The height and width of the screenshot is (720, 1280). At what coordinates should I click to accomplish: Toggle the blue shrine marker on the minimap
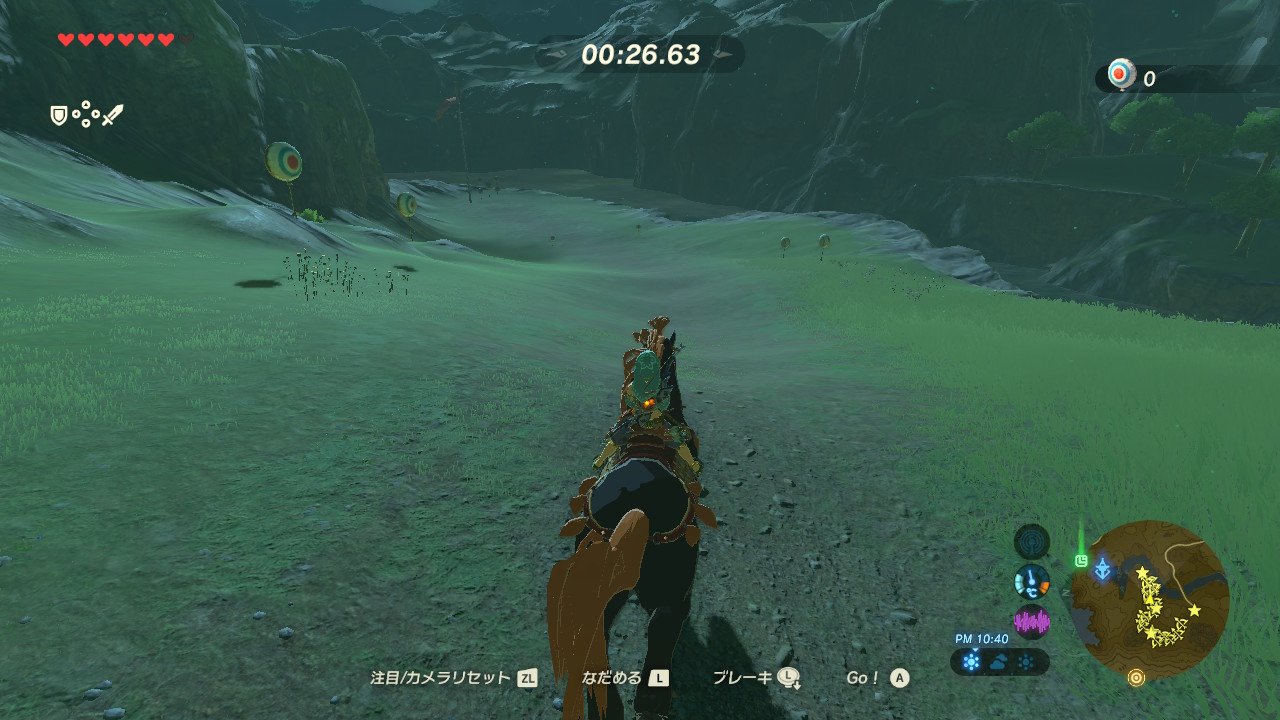[1102, 566]
